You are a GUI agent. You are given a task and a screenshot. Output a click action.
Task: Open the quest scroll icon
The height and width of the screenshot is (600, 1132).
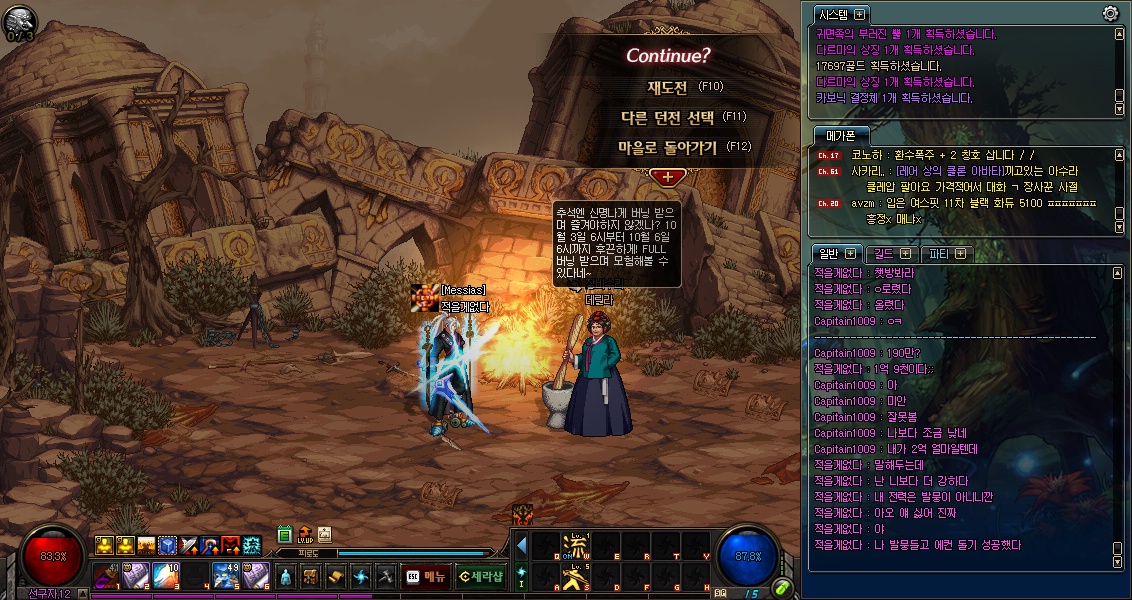click(336, 577)
